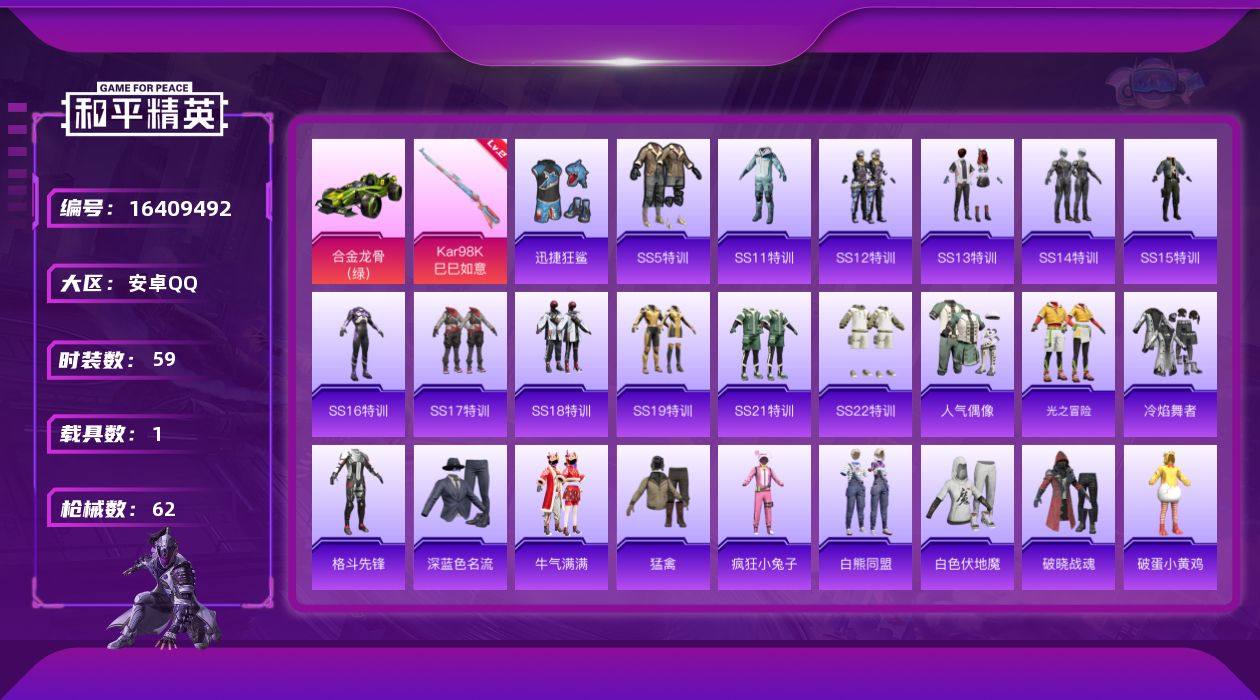Viewport: 1260px width, 700px height.
Task: Open the 深蓝色名流 suit tile
Action: (460, 517)
